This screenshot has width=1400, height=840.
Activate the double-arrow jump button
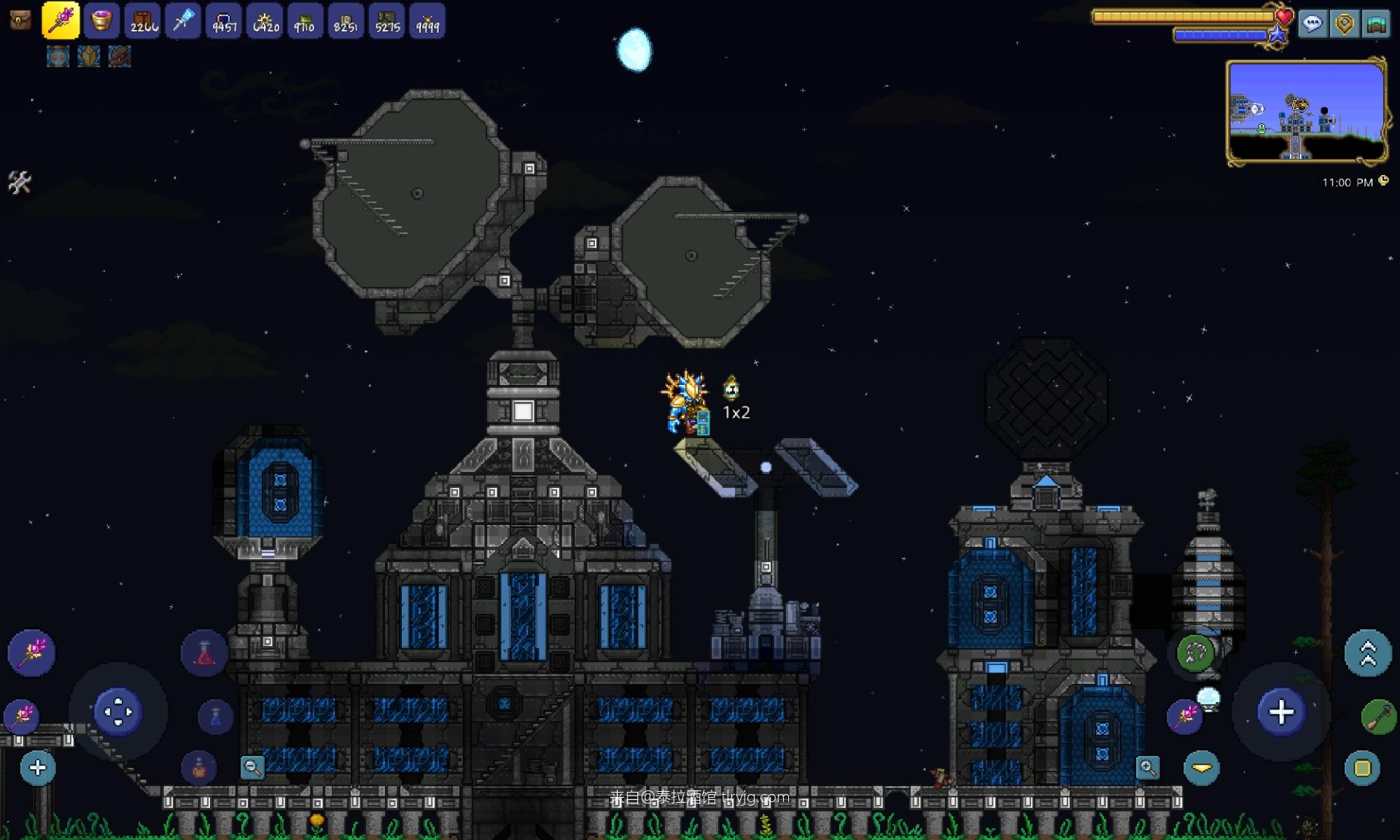point(1367,653)
